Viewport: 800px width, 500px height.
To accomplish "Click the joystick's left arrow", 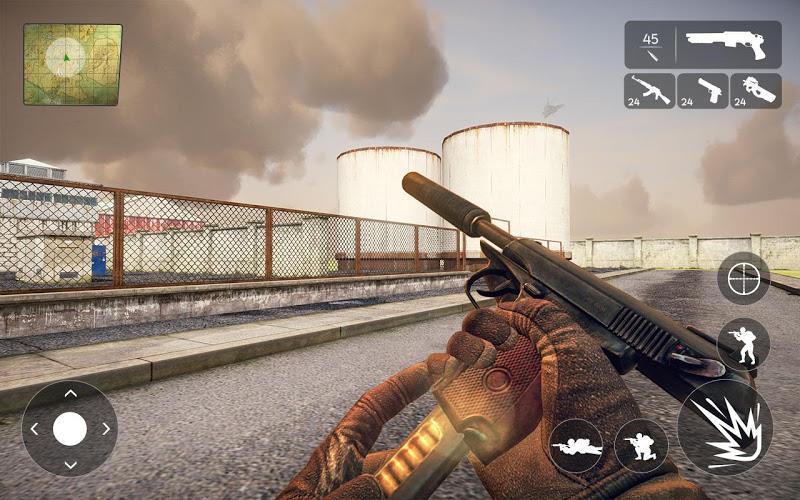I will (34, 429).
